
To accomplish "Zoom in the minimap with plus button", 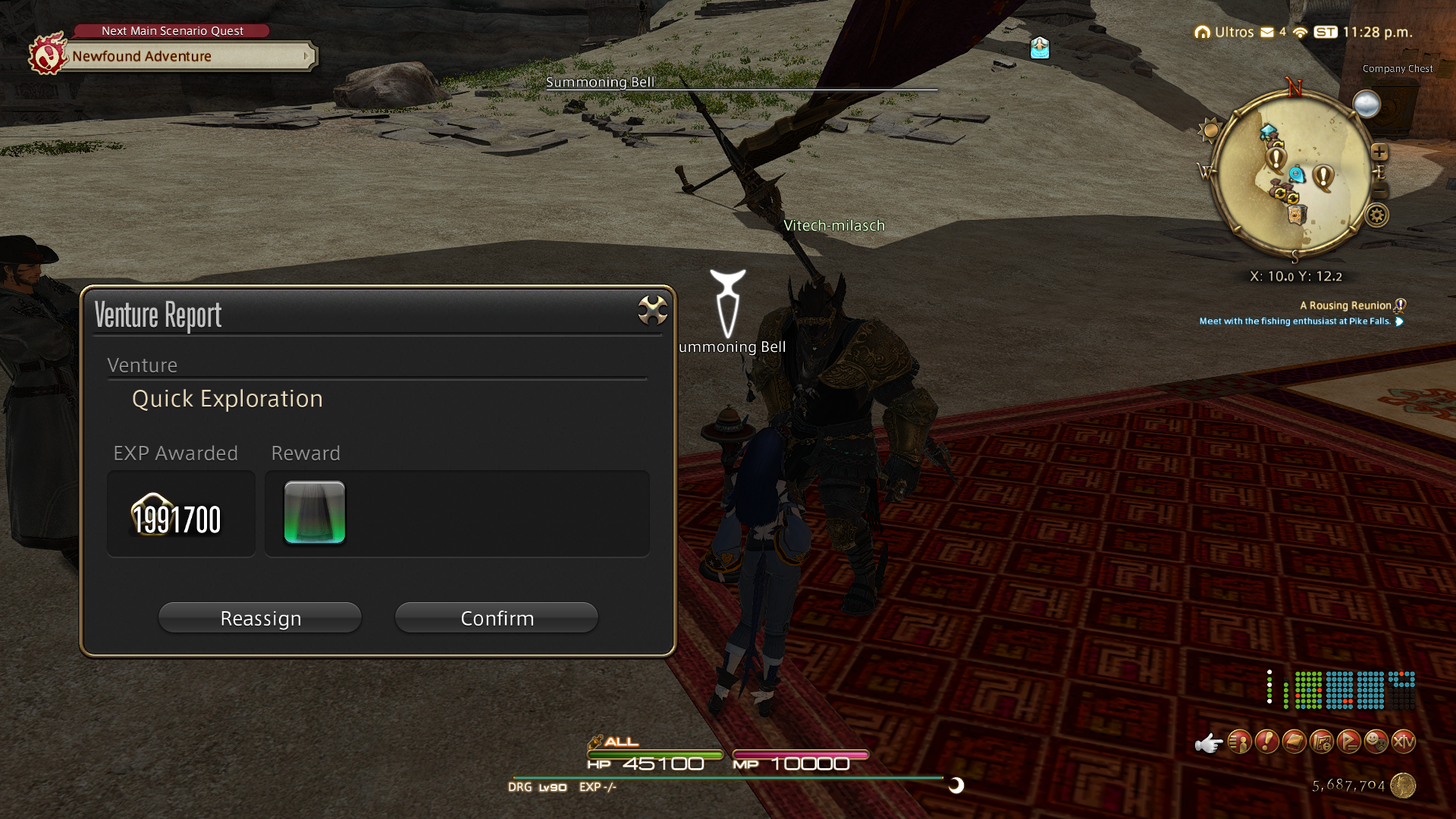I will 1379,152.
